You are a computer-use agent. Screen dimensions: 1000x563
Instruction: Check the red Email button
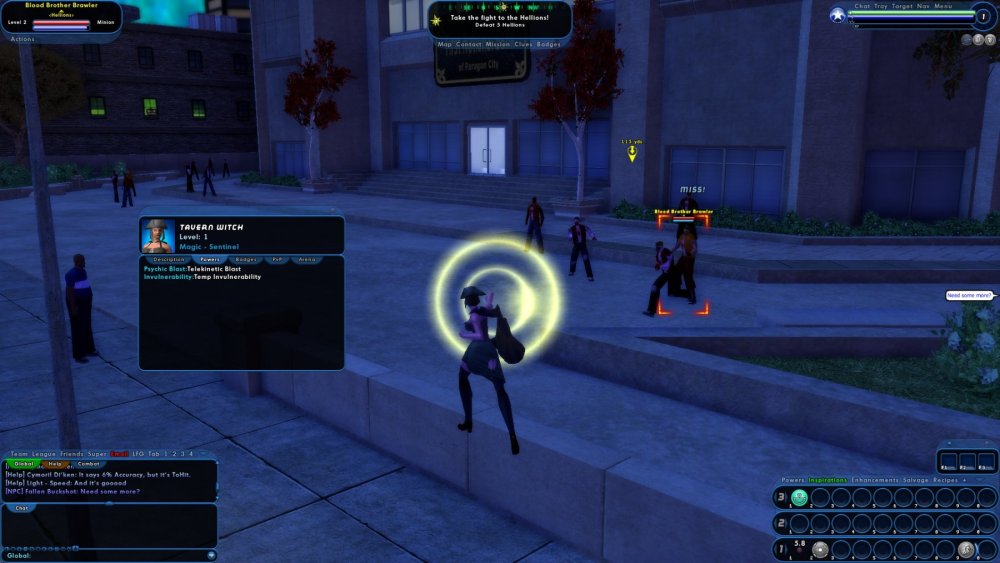pyautogui.click(x=119, y=454)
